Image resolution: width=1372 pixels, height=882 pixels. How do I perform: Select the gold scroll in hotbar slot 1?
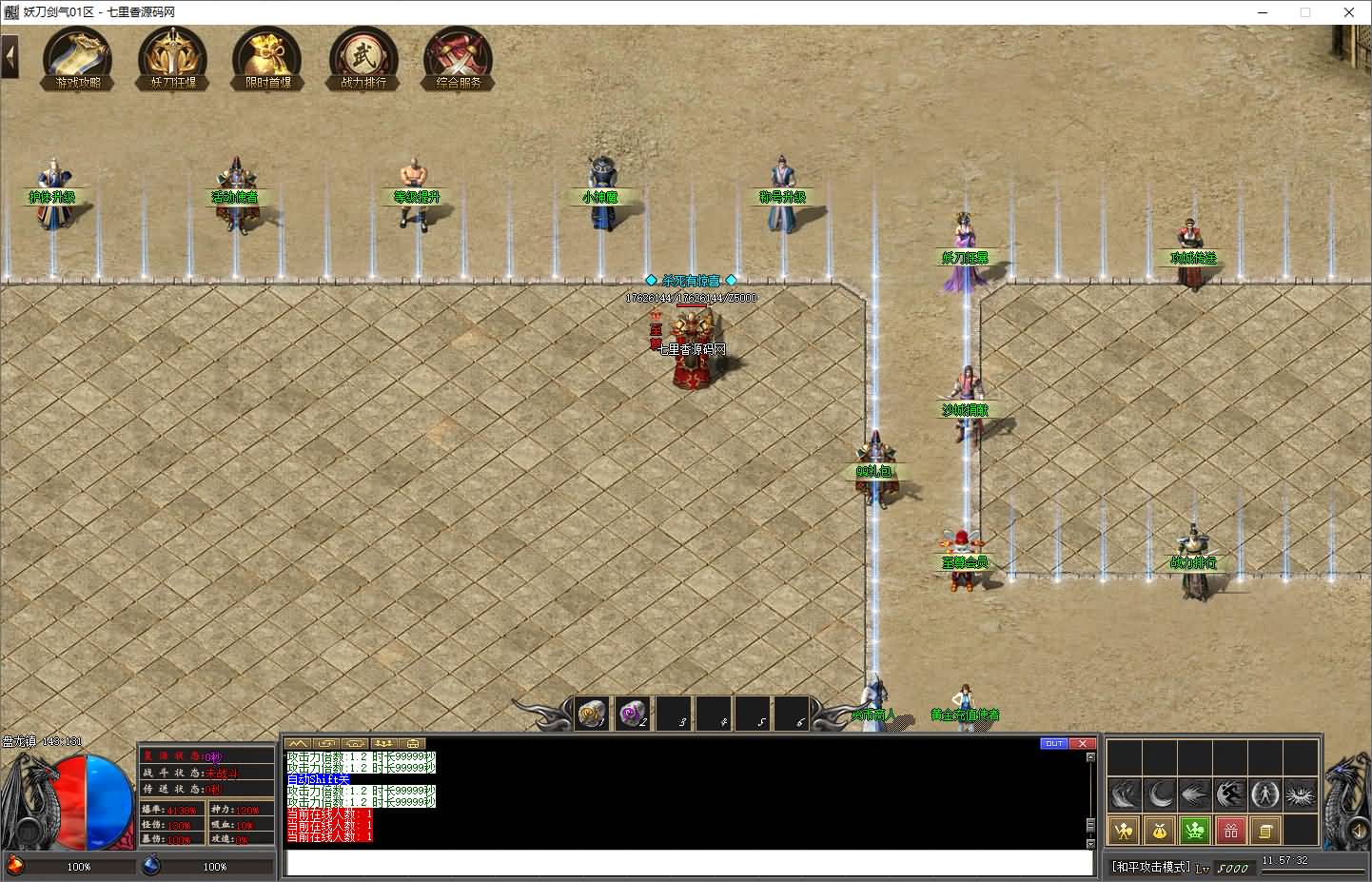592,713
